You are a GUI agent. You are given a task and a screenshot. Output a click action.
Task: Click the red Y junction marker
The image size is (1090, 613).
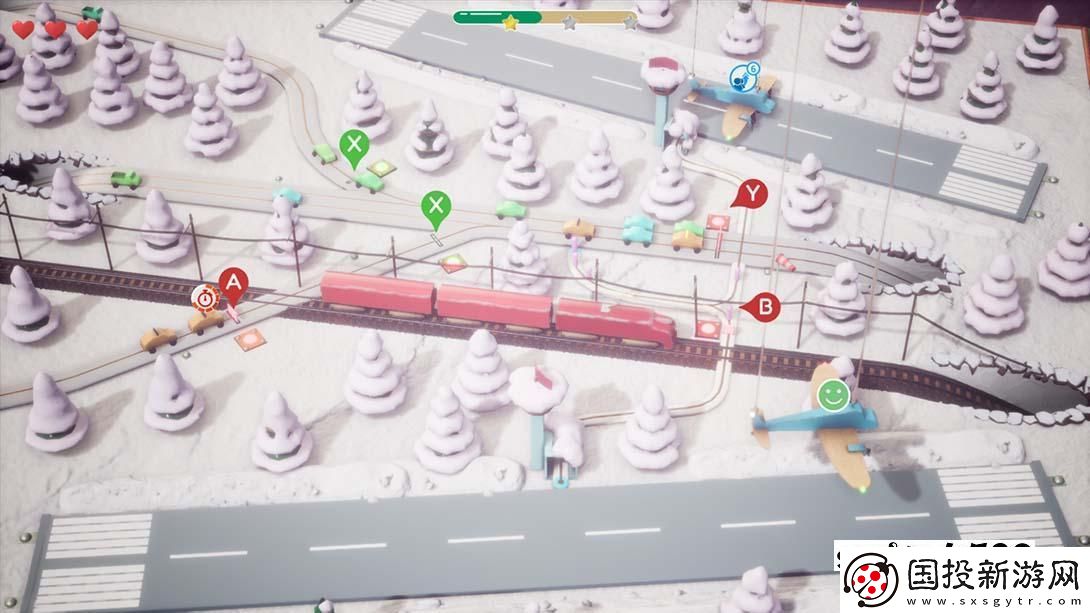tap(752, 193)
